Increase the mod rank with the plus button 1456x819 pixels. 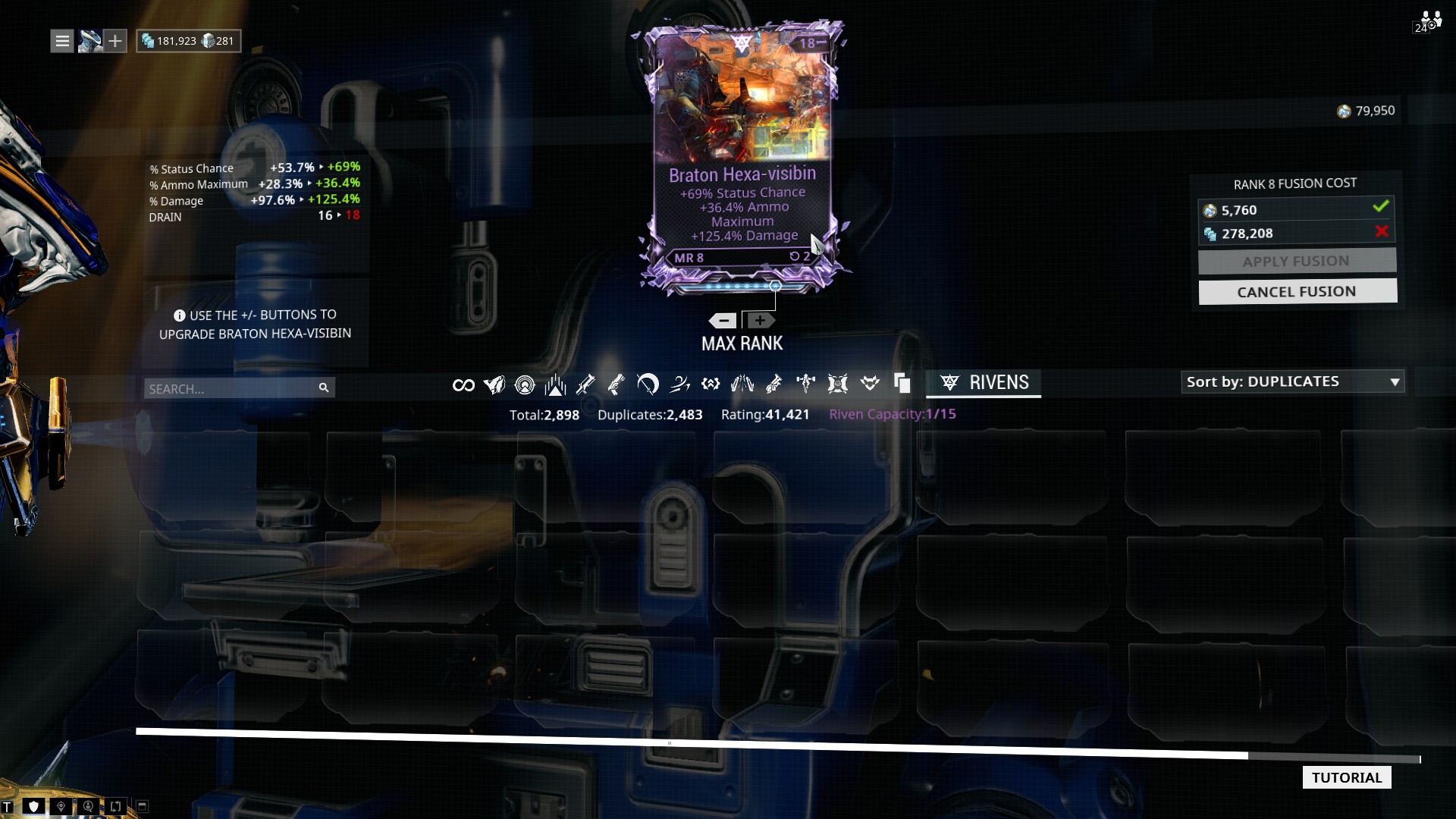(760, 321)
